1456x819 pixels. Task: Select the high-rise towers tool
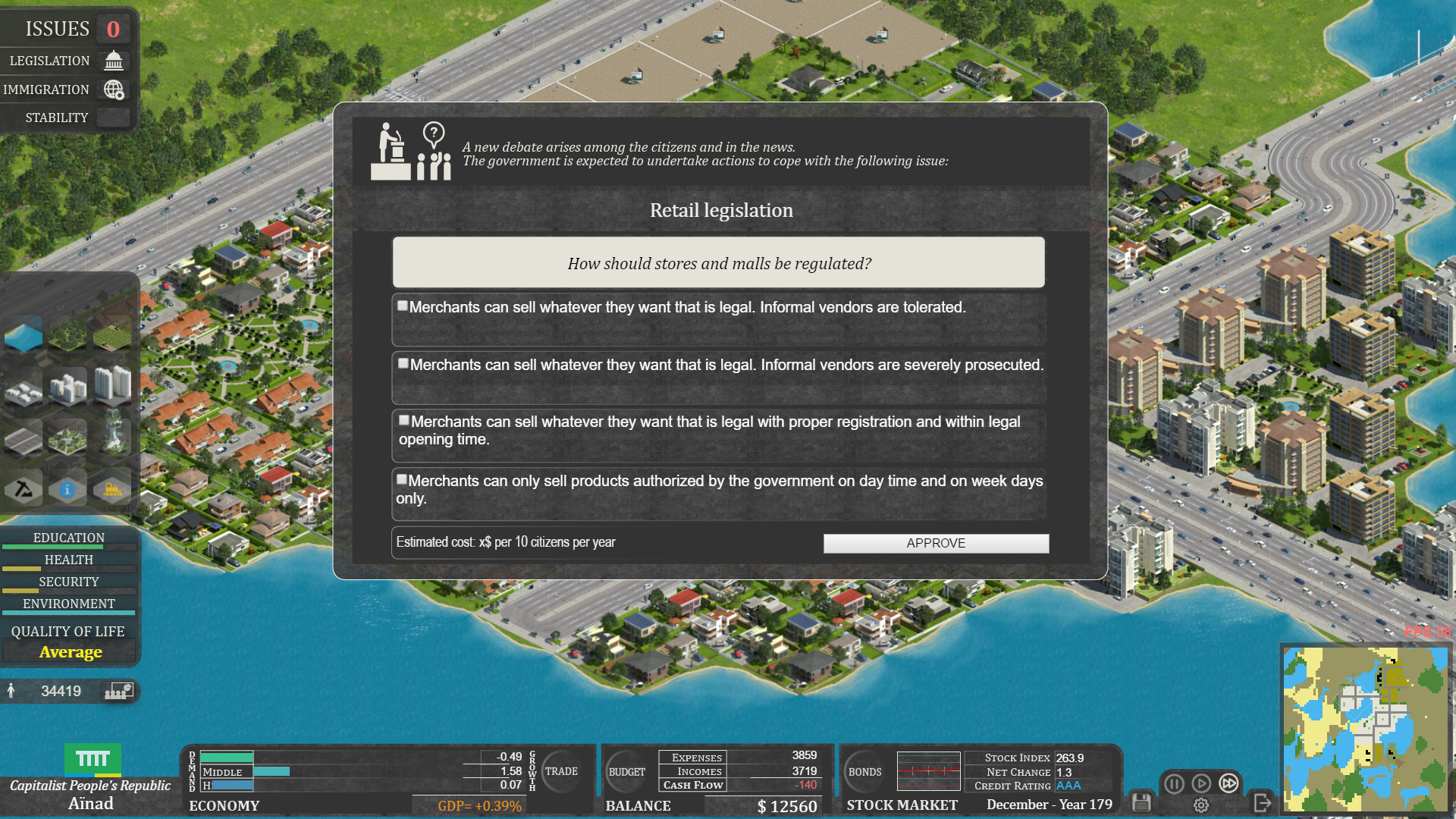point(111,384)
